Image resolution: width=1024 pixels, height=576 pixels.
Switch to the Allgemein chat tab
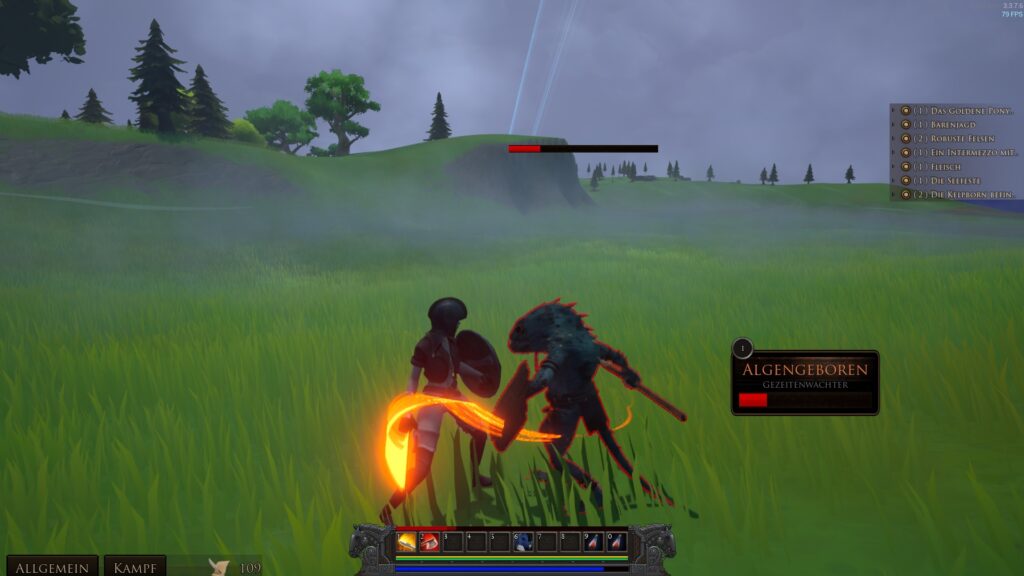coord(52,567)
